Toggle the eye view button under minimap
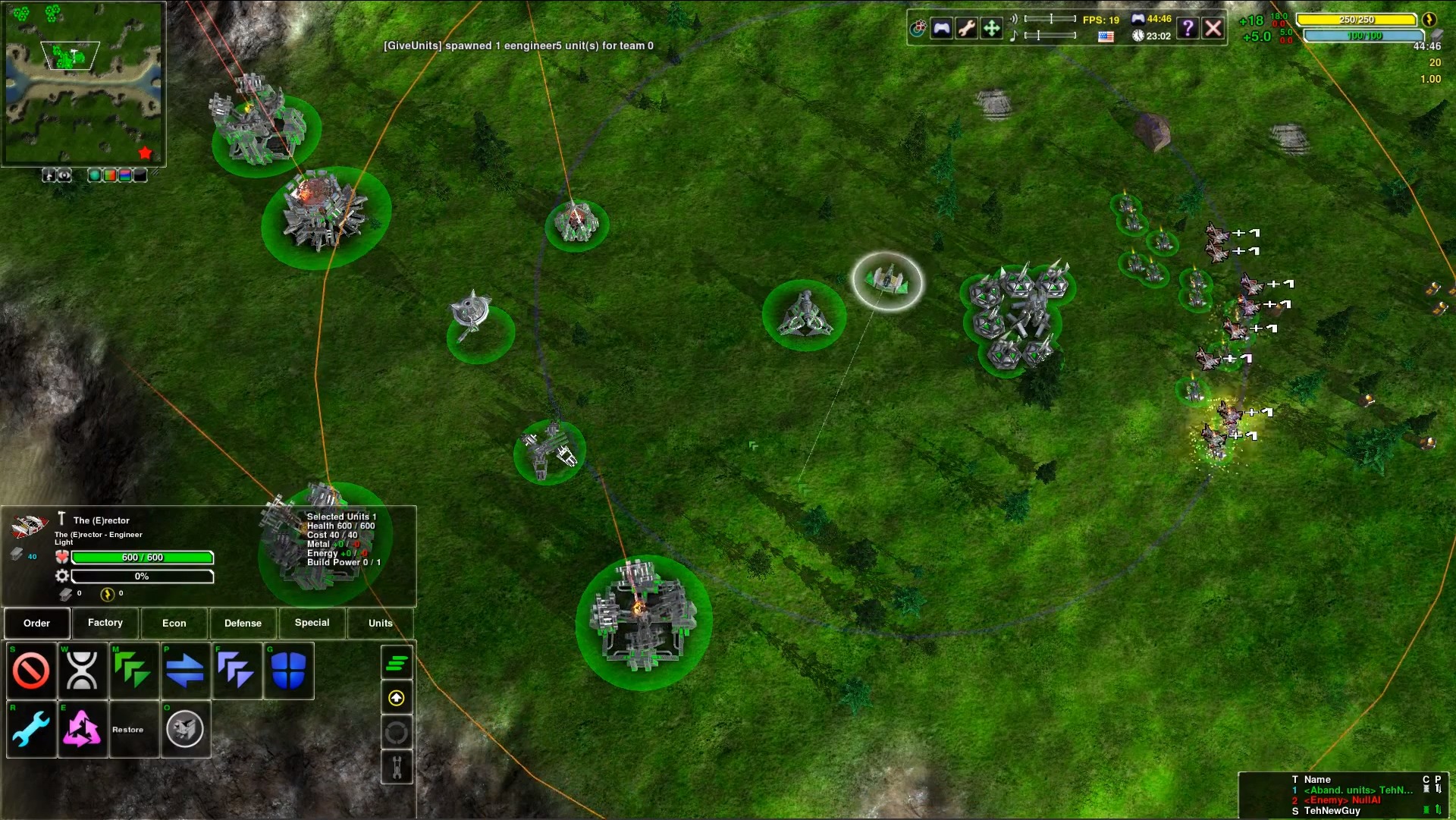The width and height of the screenshot is (1456, 820). click(x=65, y=175)
